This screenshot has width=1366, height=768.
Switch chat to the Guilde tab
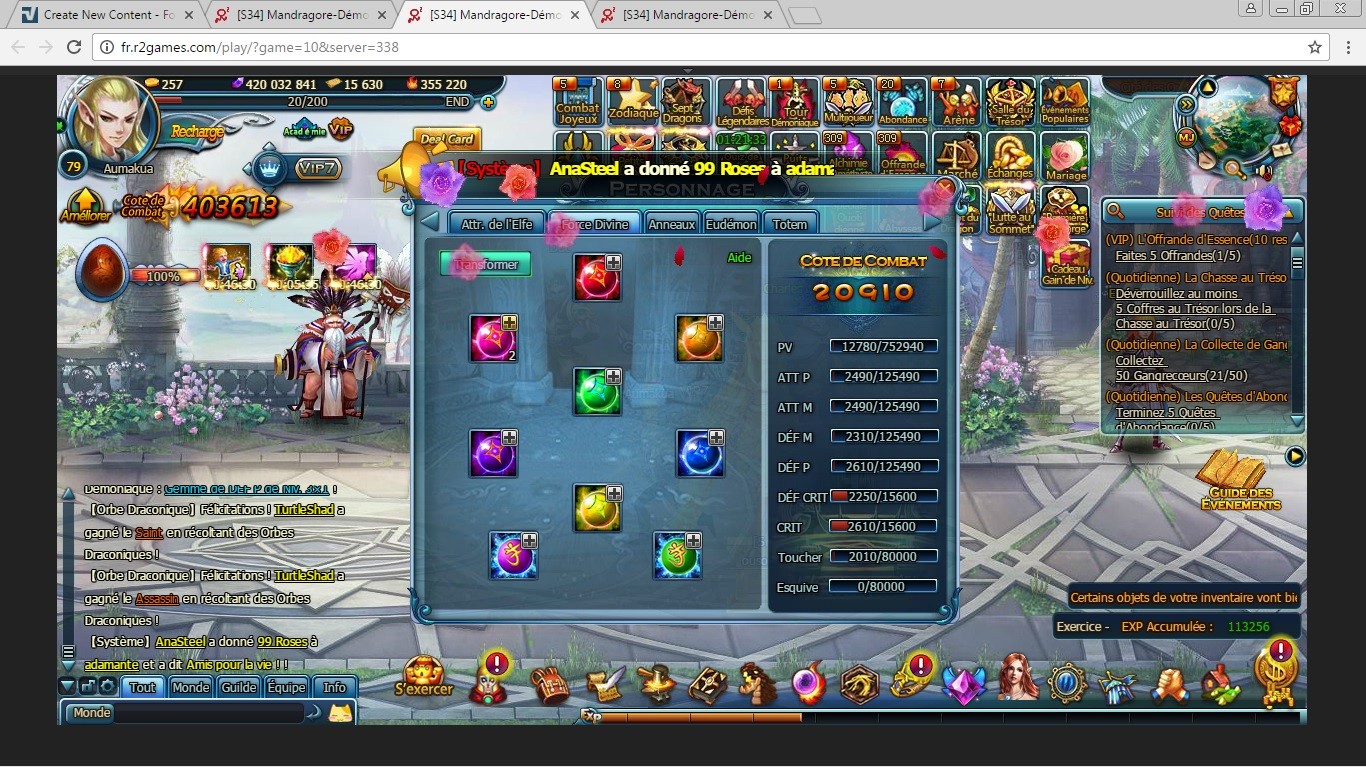(239, 687)
